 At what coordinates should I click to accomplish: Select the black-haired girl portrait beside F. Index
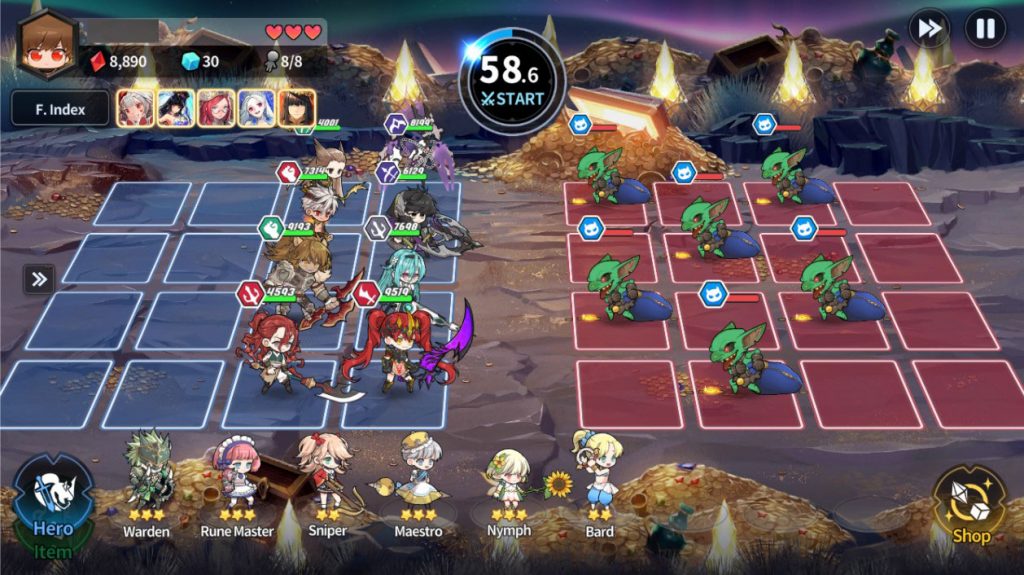point(176,108)
